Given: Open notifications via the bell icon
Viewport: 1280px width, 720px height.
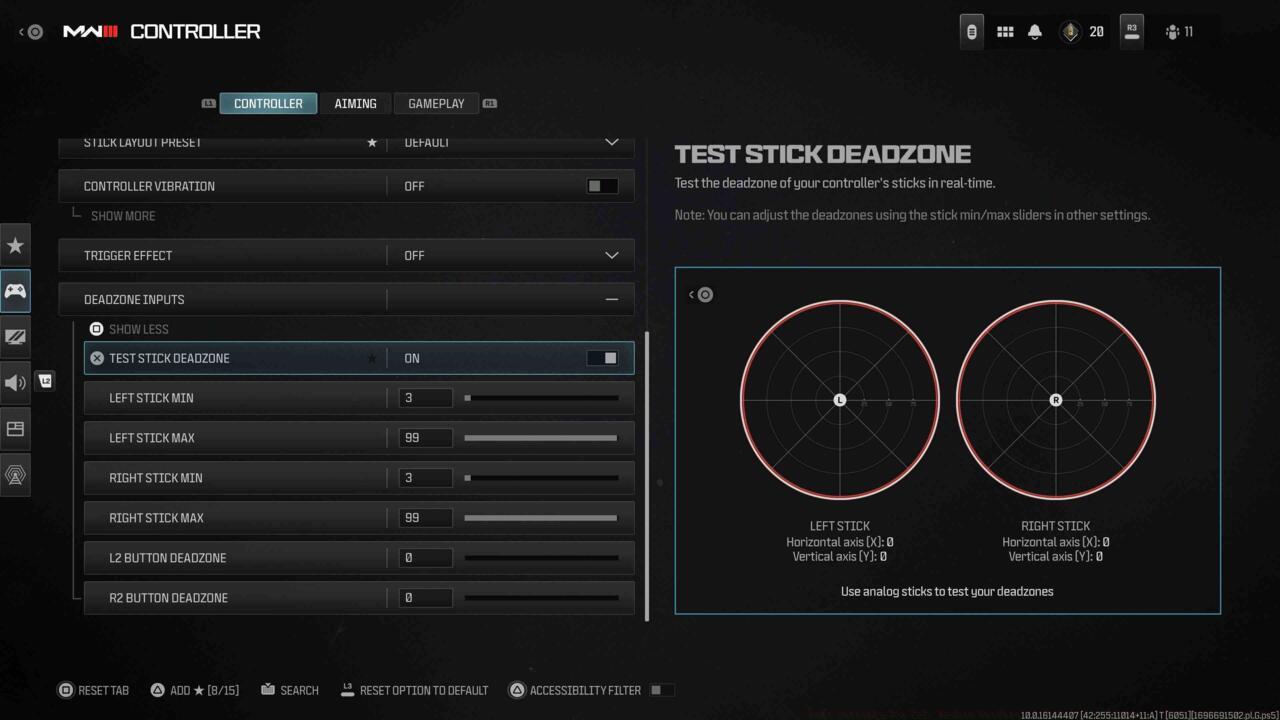Looking at the screenshot, I should click(1035, 31).
